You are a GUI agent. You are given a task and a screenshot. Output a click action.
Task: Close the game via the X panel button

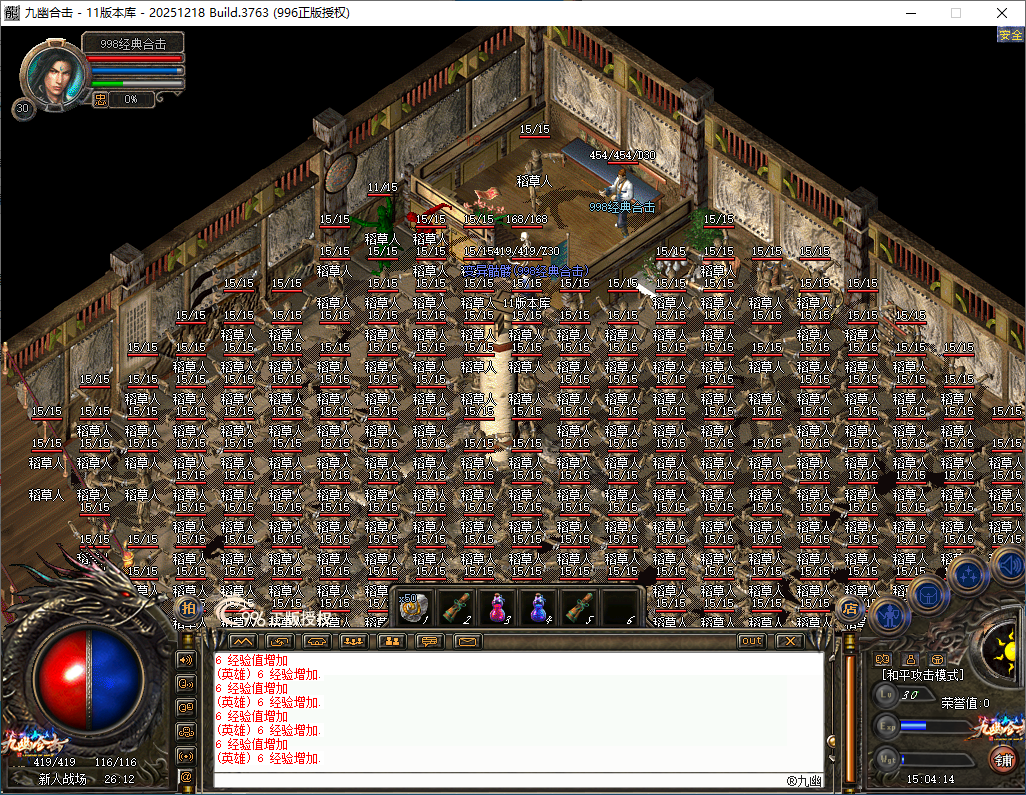click(790, 641)
